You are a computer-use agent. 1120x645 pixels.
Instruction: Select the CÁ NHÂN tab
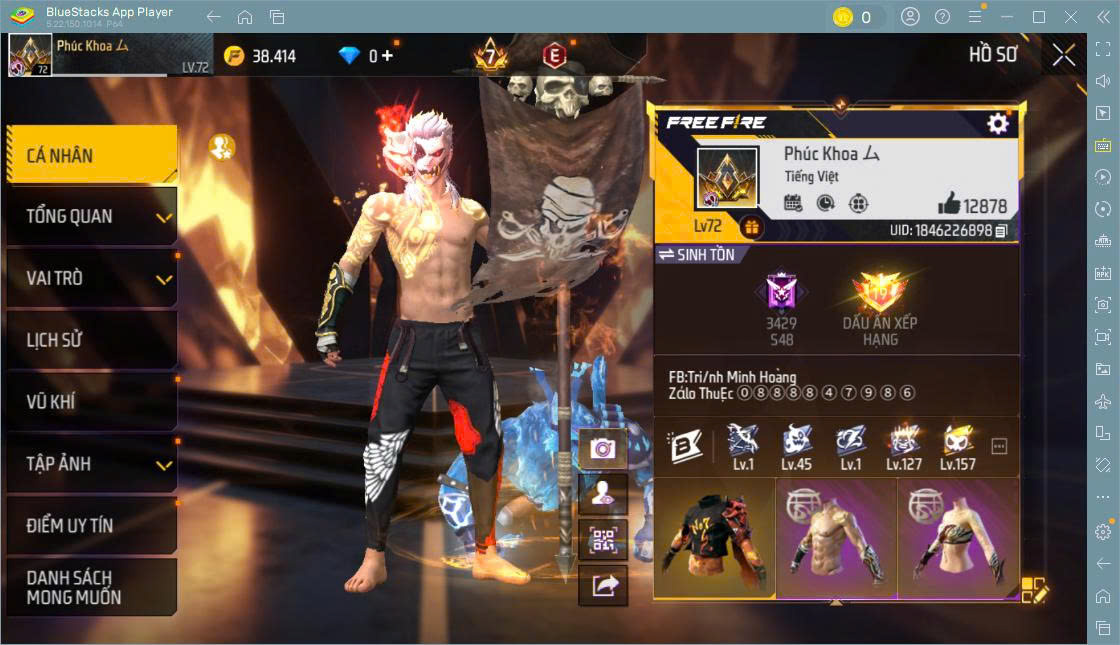pyautogui.click(x=92, y=155)
